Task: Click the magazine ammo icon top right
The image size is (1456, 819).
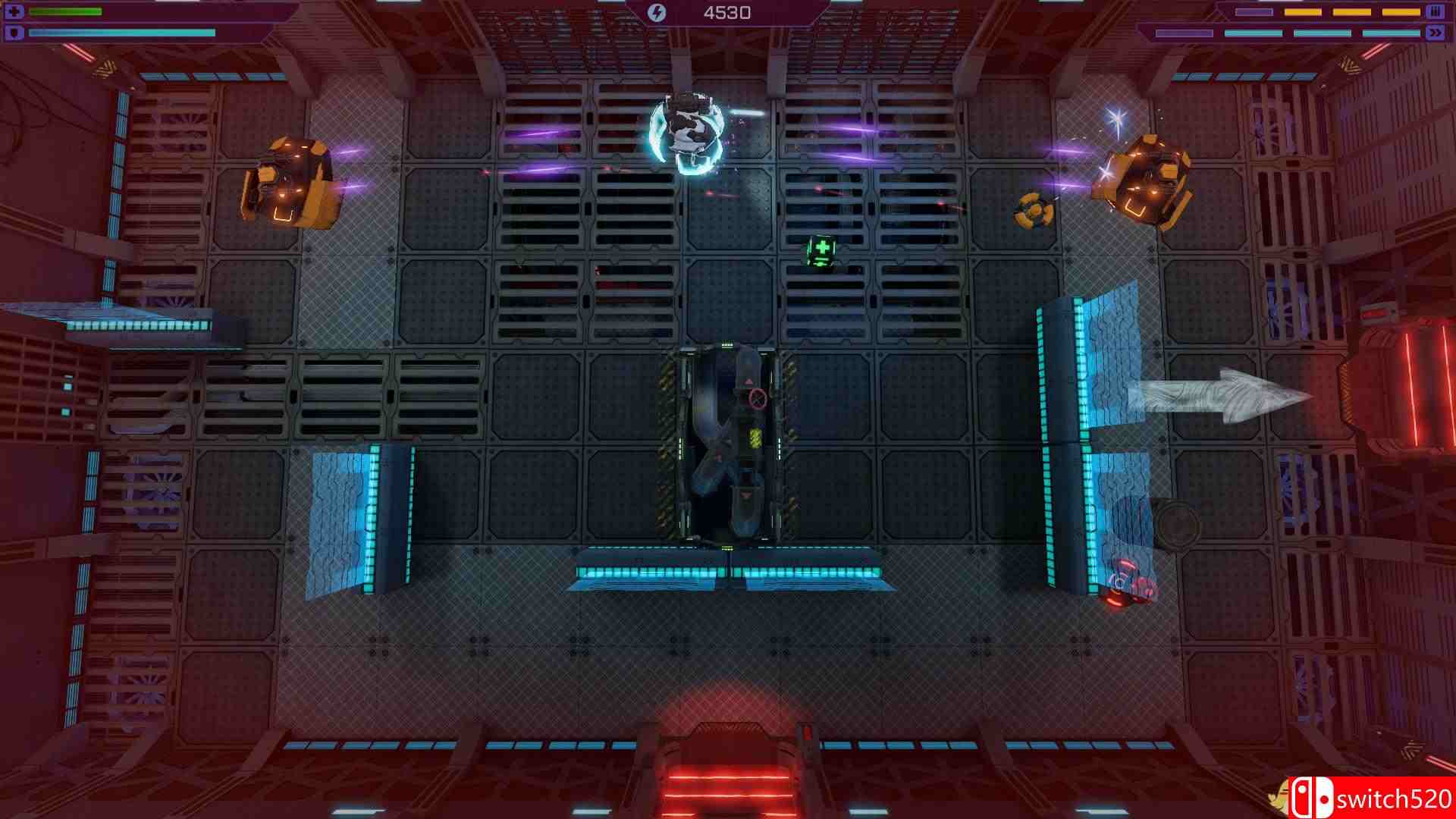Action: pos(1434,12)
